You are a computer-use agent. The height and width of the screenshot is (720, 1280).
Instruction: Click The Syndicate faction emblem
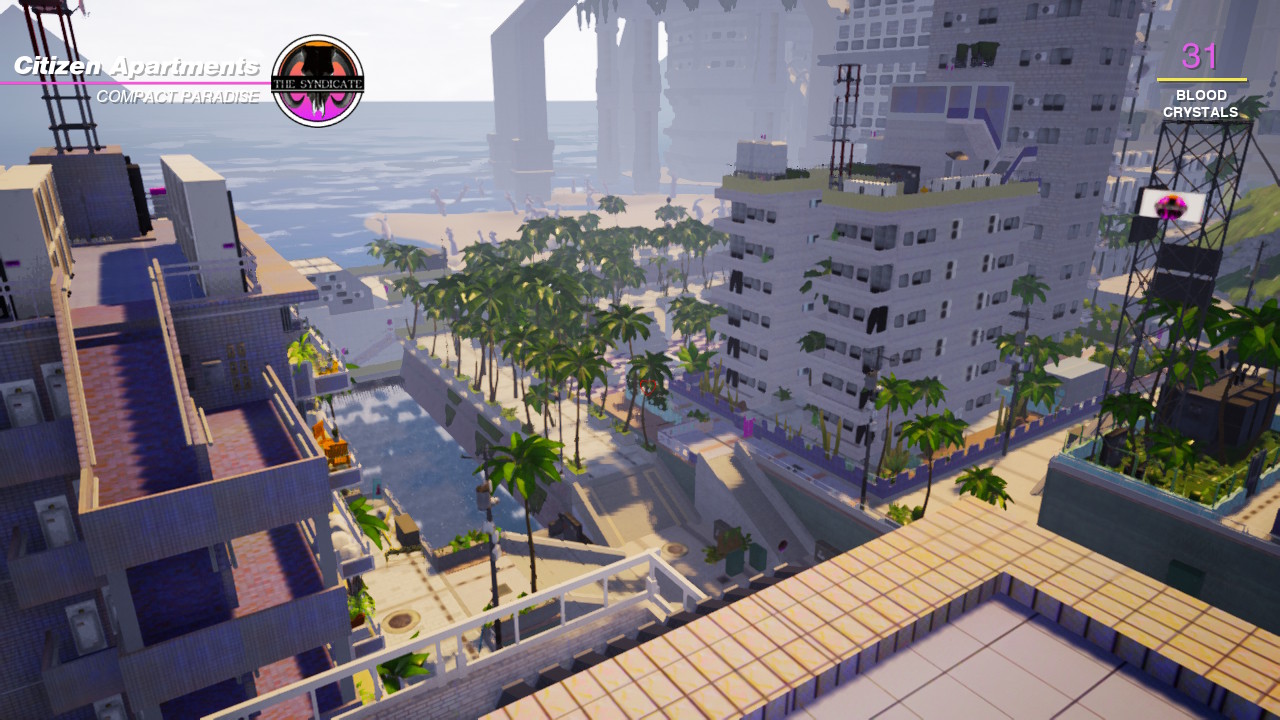point(317,81)
